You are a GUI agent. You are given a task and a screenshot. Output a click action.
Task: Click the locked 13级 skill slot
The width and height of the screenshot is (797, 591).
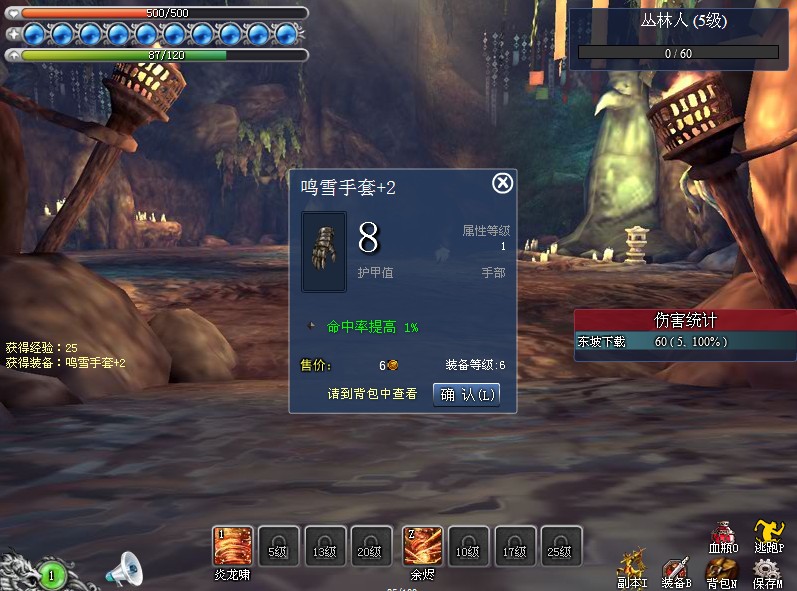coord(325,546)
